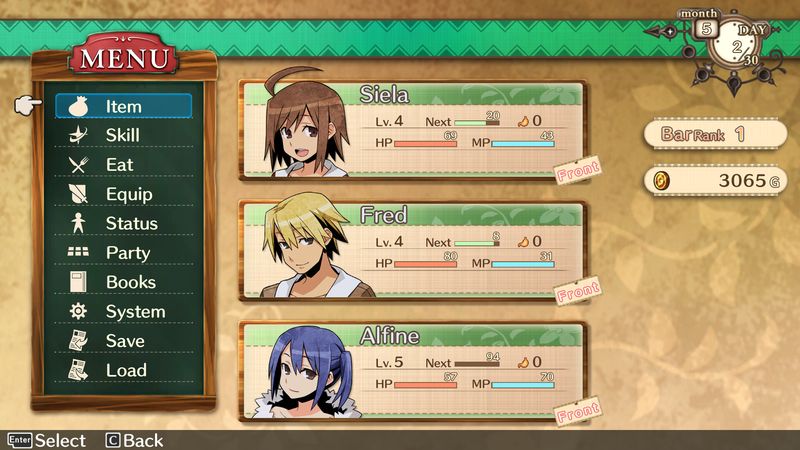
Task: Show the Status screen
Action: (x=131, y=223)
